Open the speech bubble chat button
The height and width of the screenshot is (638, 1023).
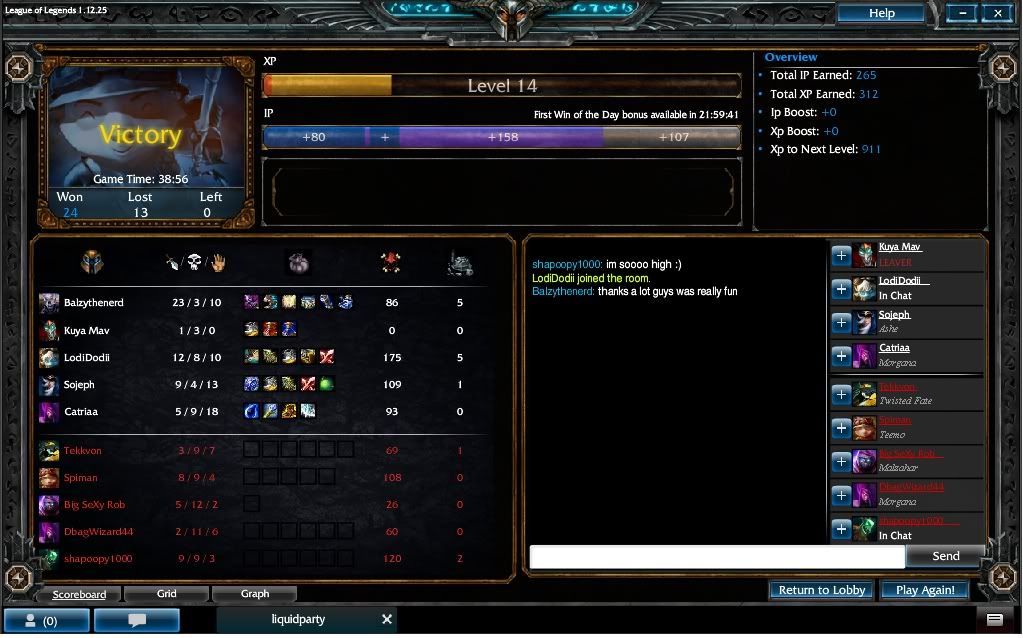[137, 621]
